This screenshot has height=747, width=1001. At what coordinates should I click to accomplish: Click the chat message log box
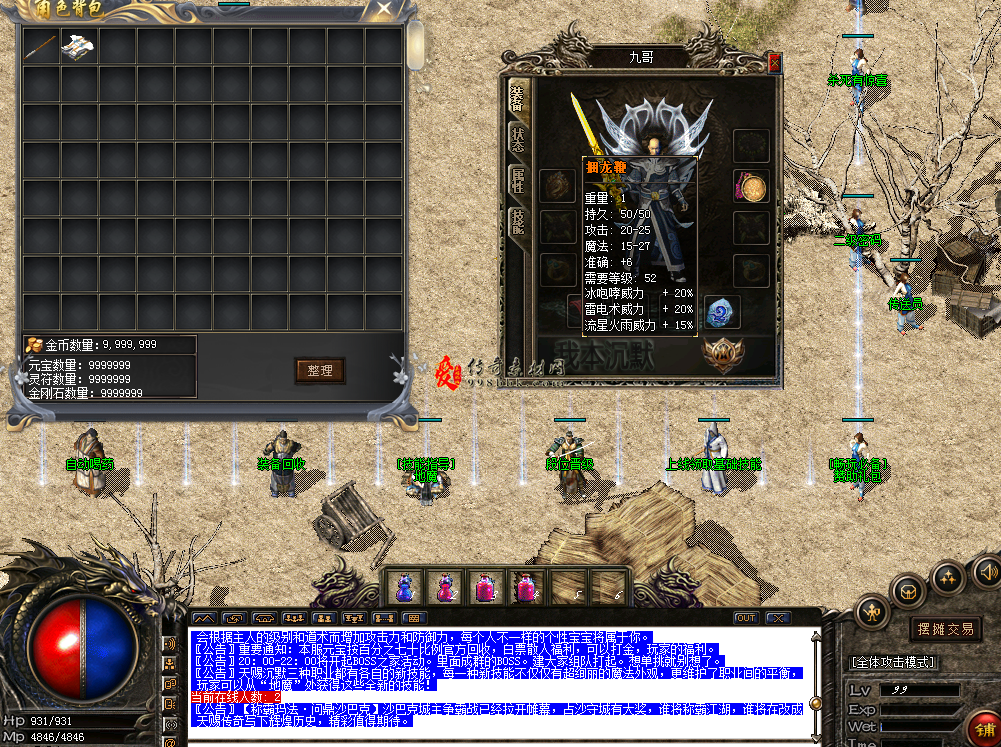500,682
